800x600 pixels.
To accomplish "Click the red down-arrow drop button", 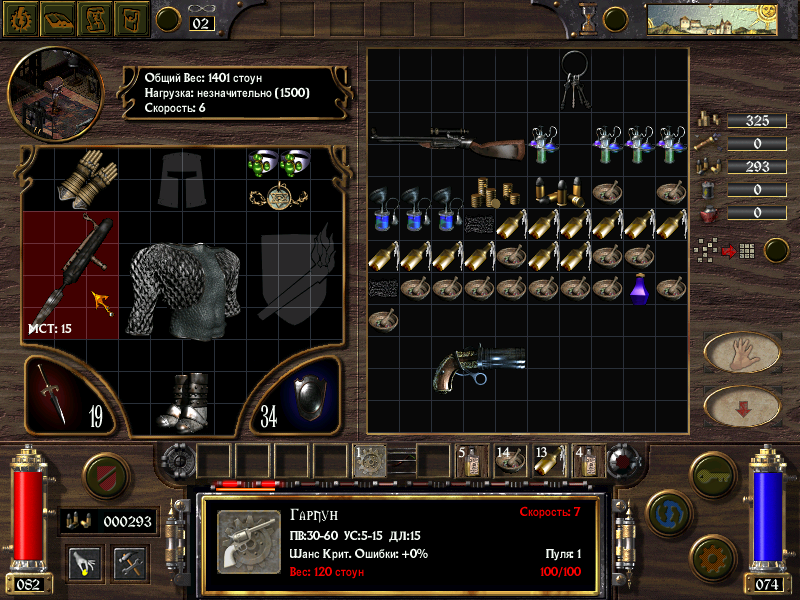I will 741,406.
